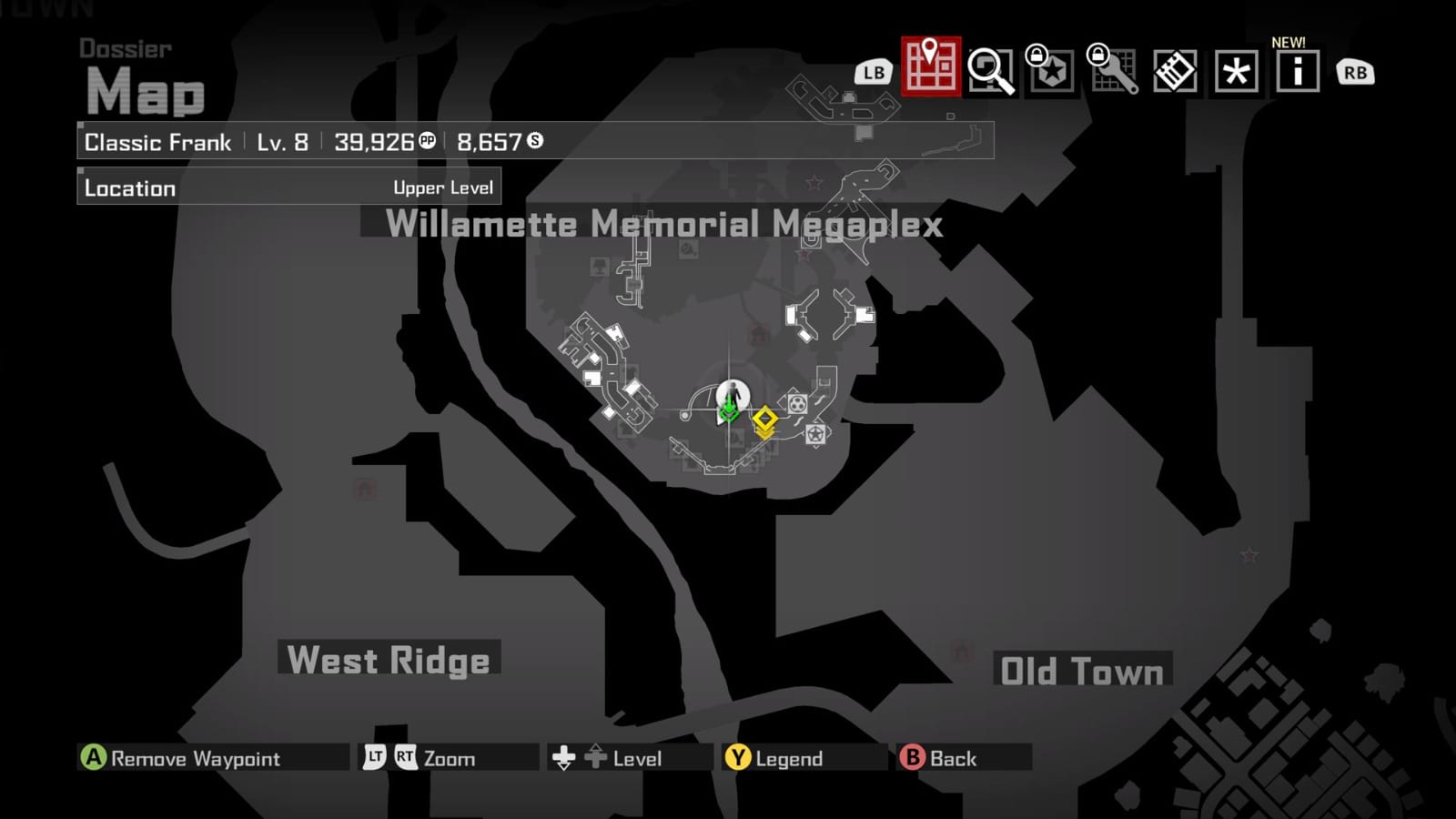Open the map Legend
The height and width of the screenshot is (819, 1456).
774,758
